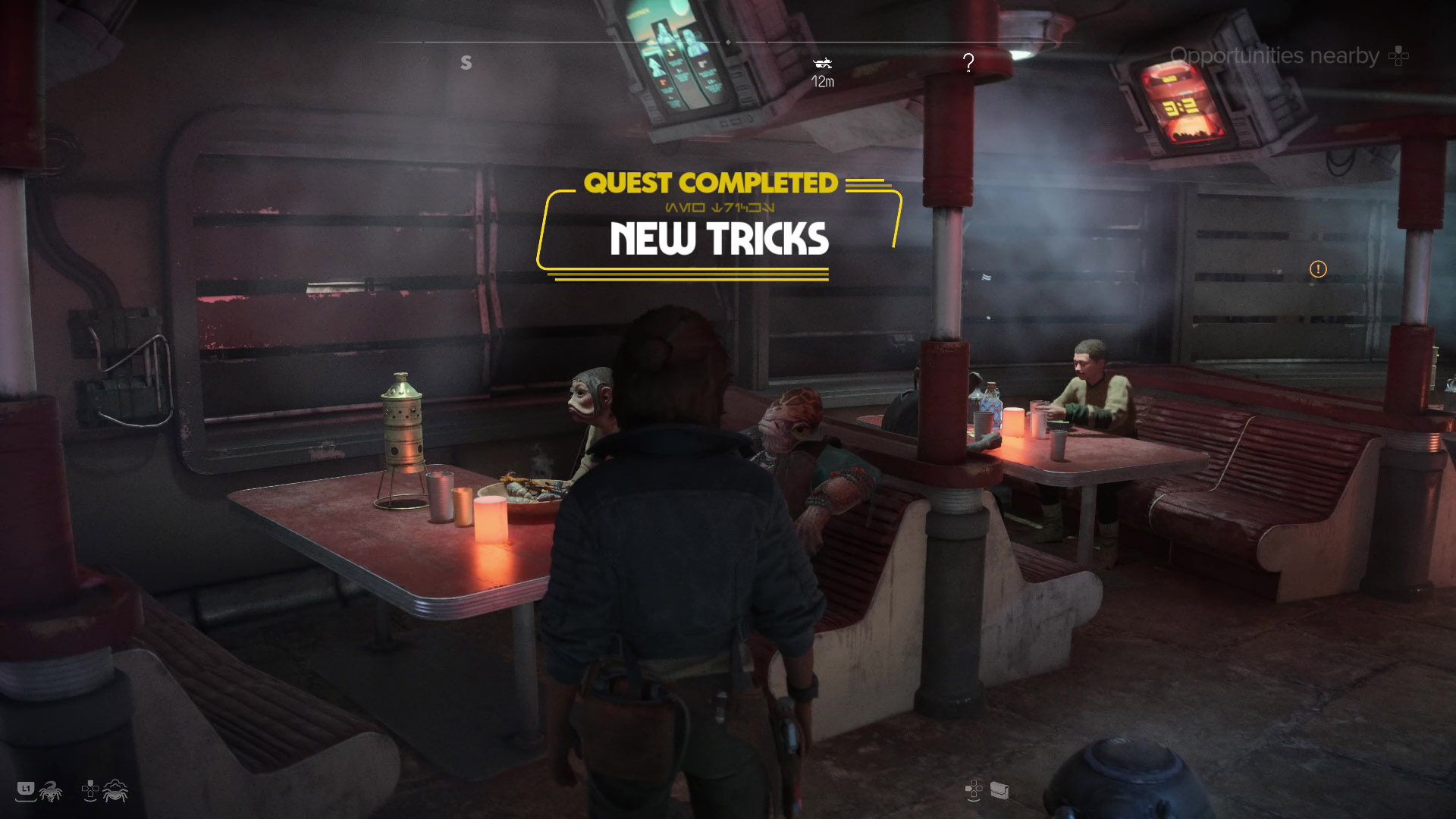Click the 12m distance readout under the speeder

coord(823,81)
